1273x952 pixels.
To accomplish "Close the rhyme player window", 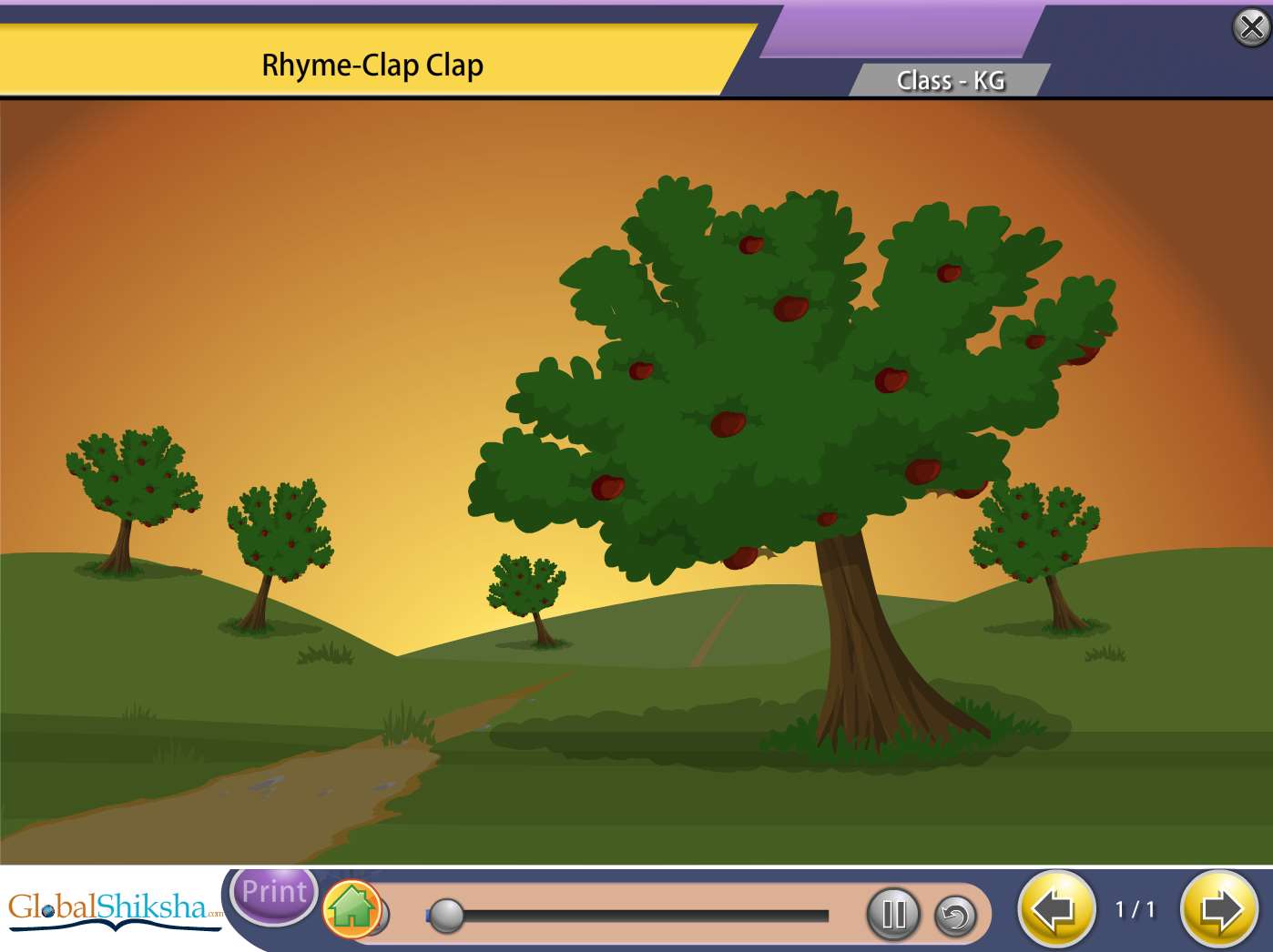I will 1251,27.
